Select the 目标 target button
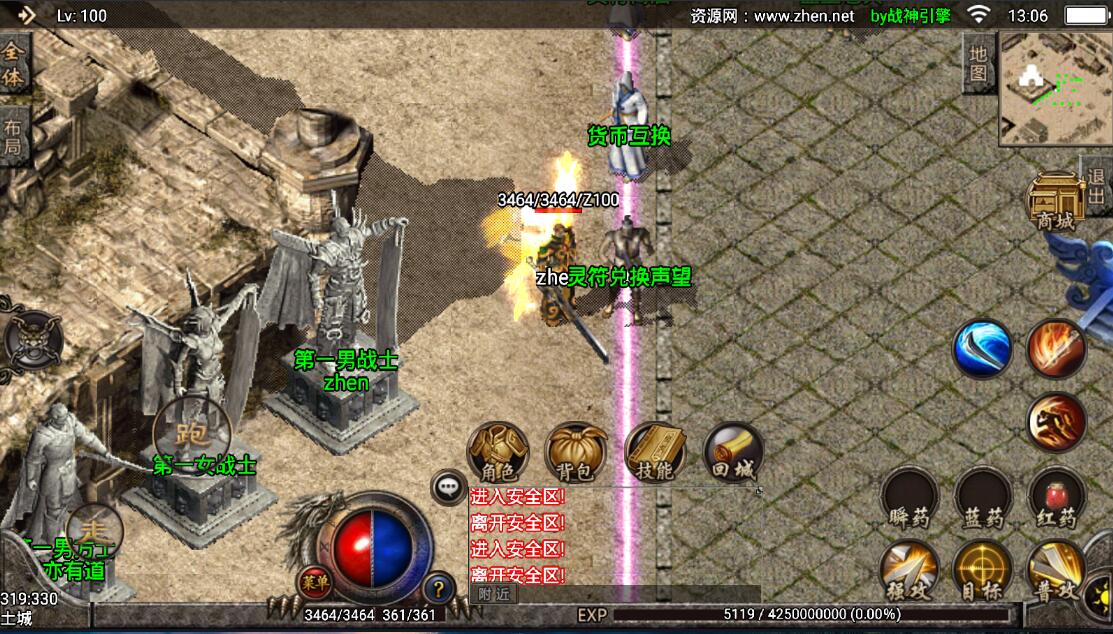This screenshot has height=634, width=1113. point(982,572)
